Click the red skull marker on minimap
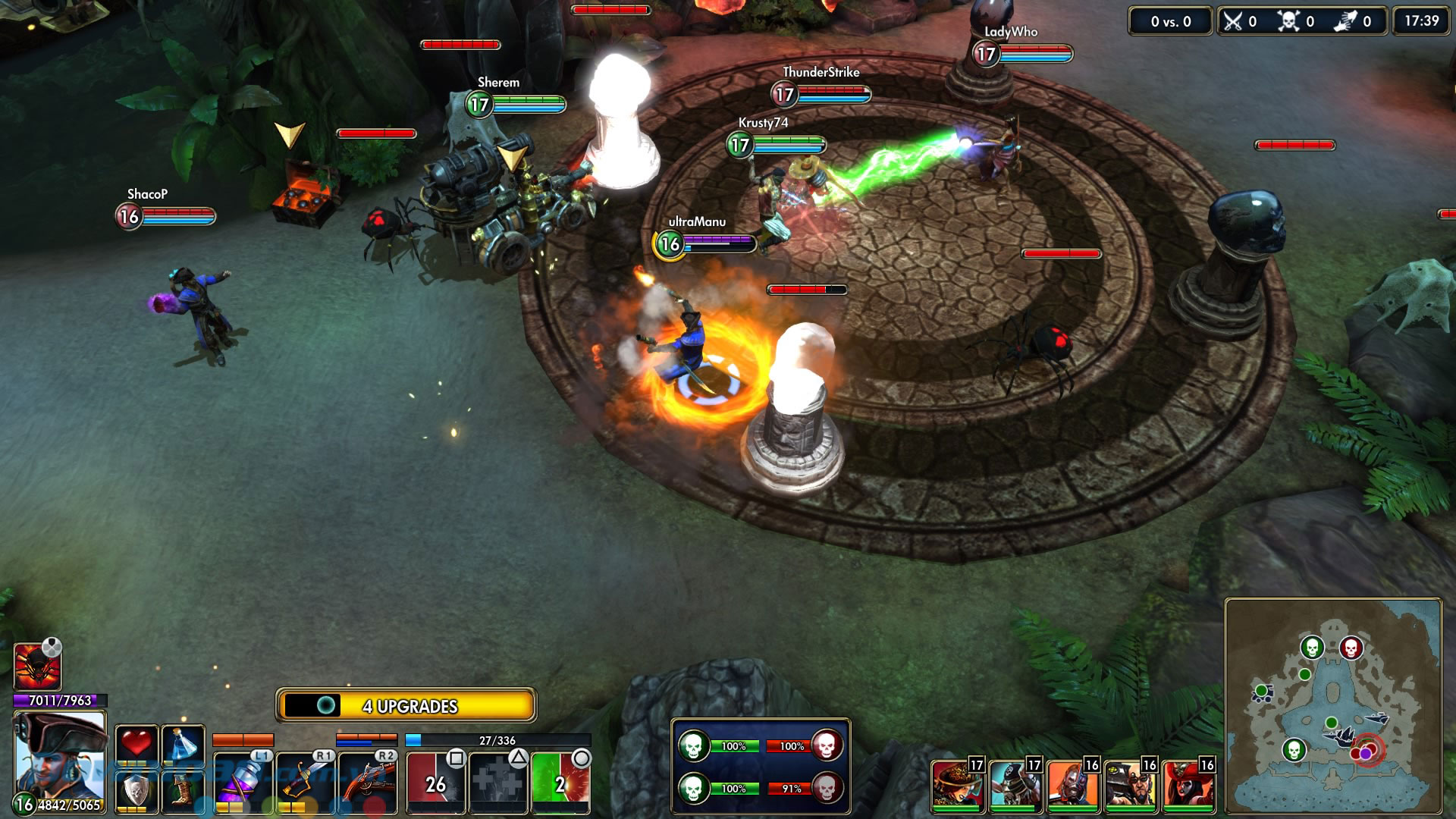Image resolution: width=1456 pixels, height=819 pixels. coord(1351,648)
